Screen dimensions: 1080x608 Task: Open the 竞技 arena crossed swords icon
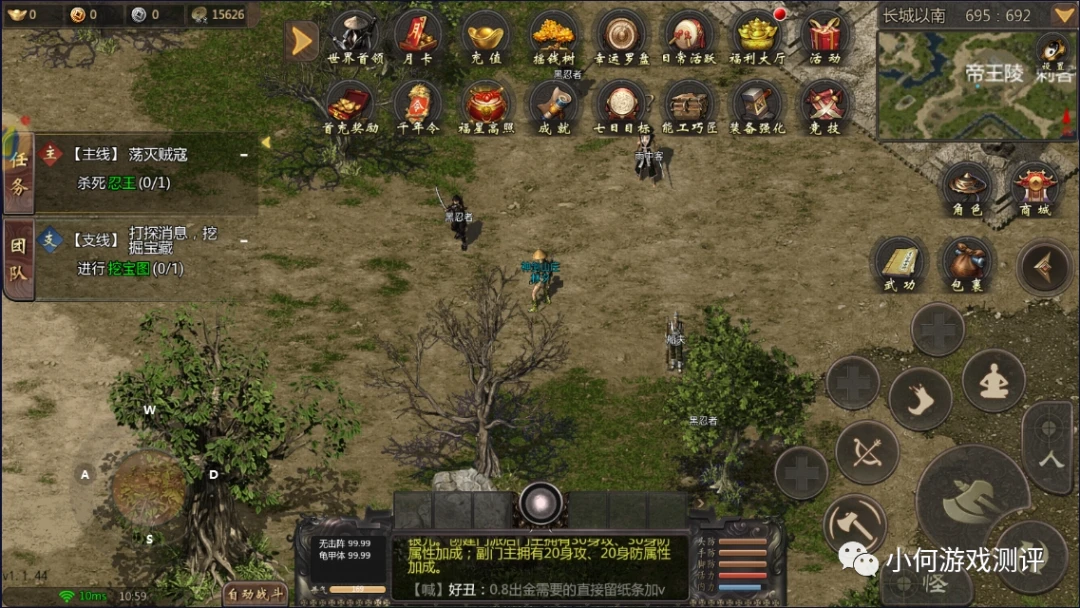824,105
